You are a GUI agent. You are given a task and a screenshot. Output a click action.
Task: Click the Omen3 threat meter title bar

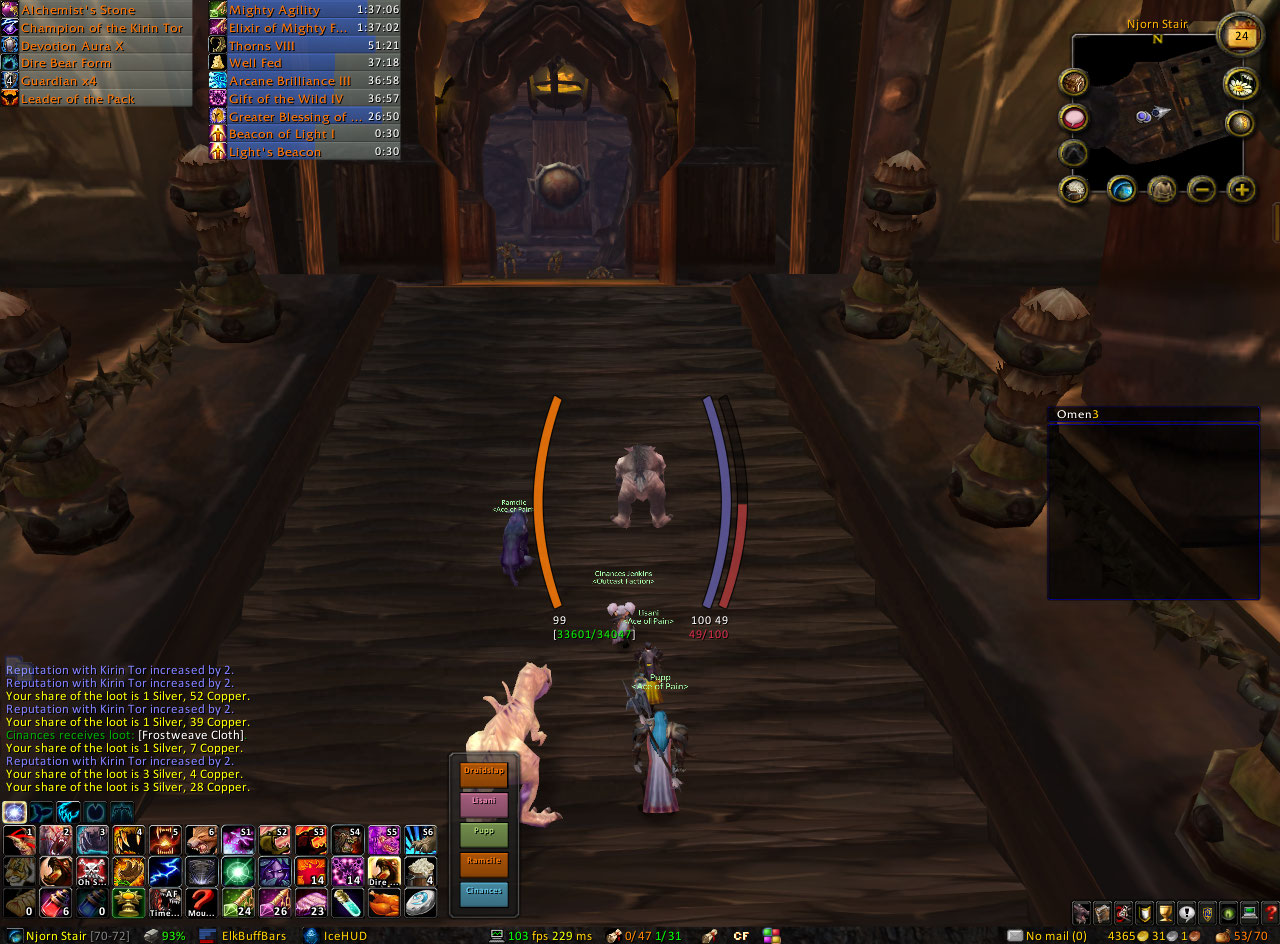coord(1152,415)
